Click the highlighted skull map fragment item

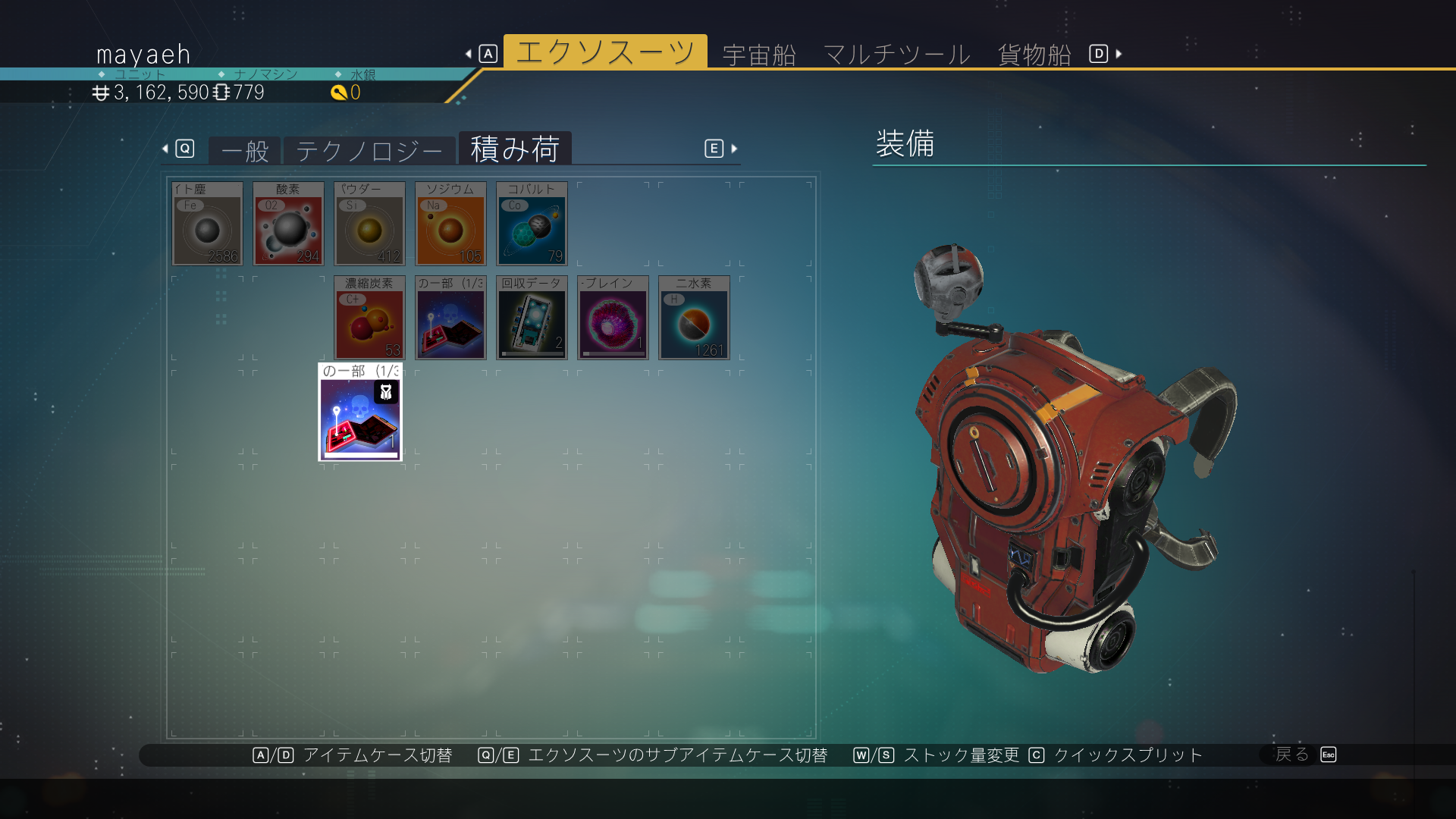click(x=360, y=413)
